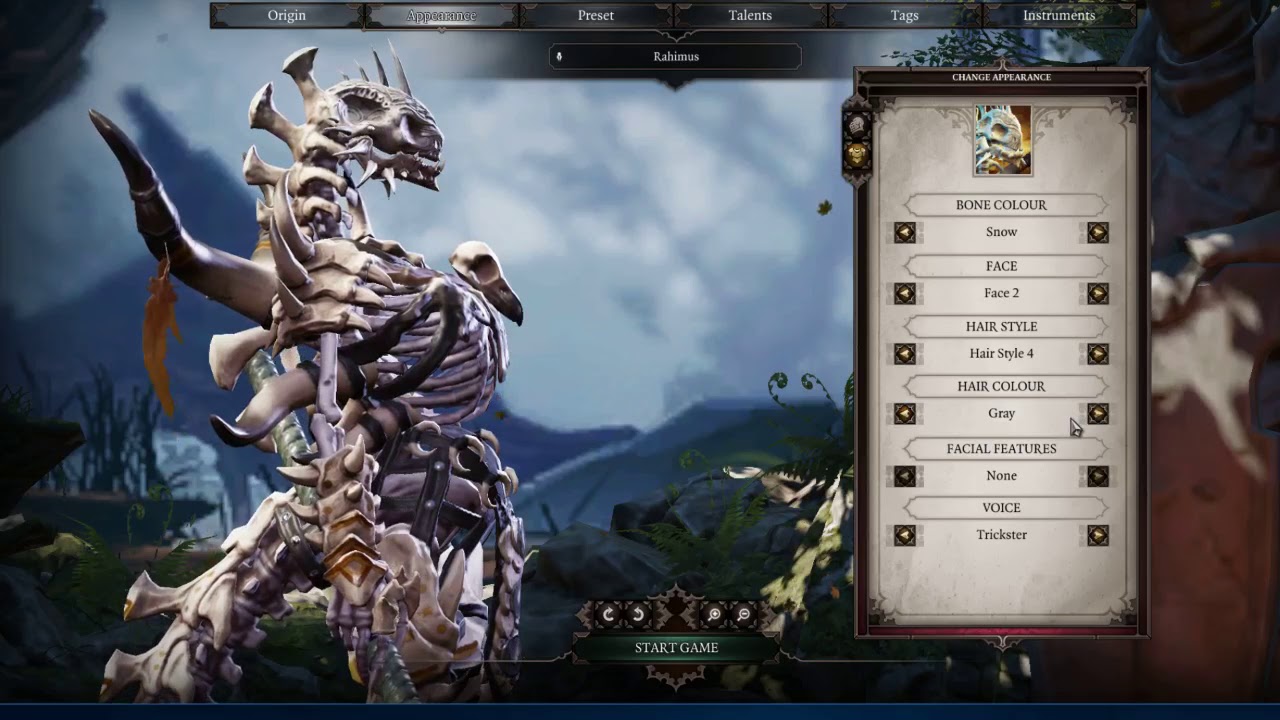Toggle the helmet visibility icon
Screen dimensions: 1280x720
[857, 126]
